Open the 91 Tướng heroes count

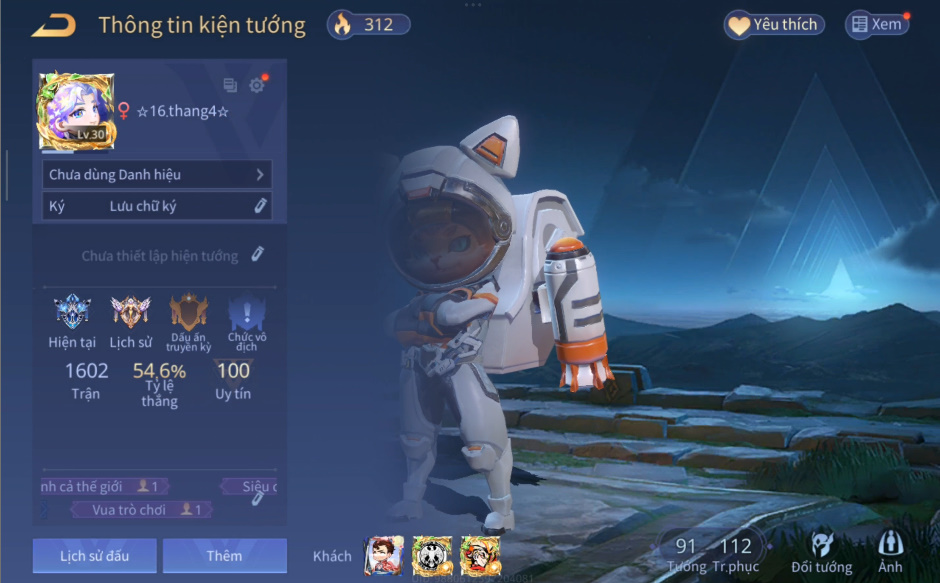[x=686, y=554]
